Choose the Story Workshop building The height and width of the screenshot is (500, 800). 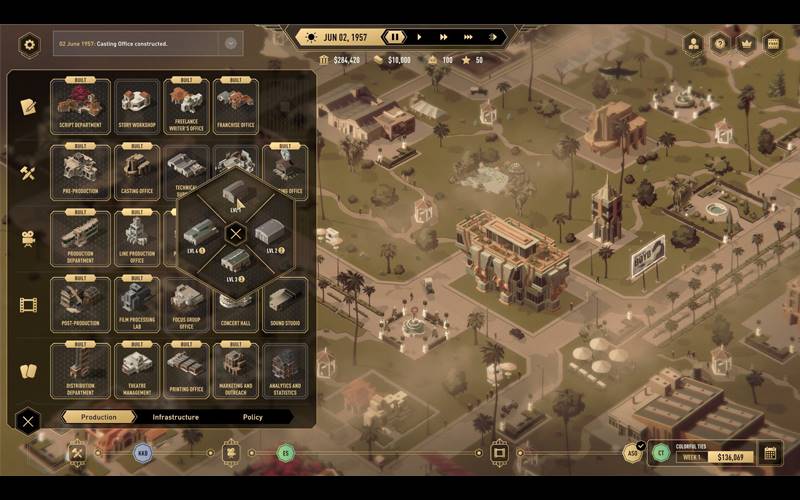click(x=136, y=105)
